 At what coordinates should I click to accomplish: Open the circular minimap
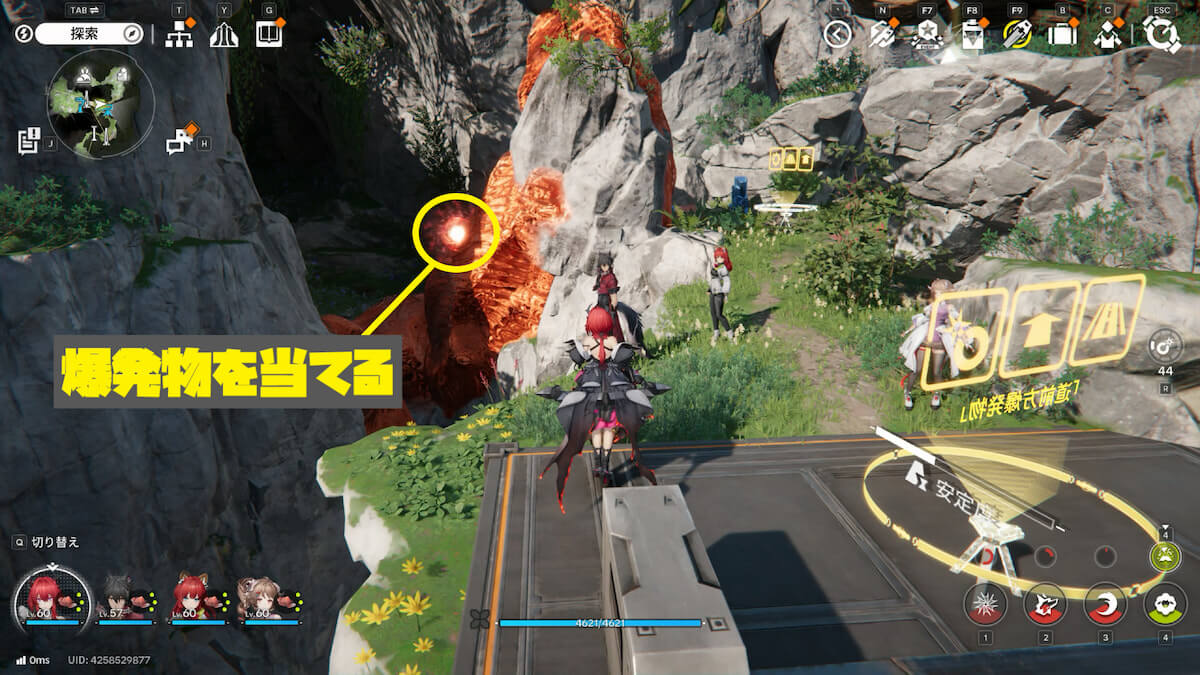tap(100, 101)
